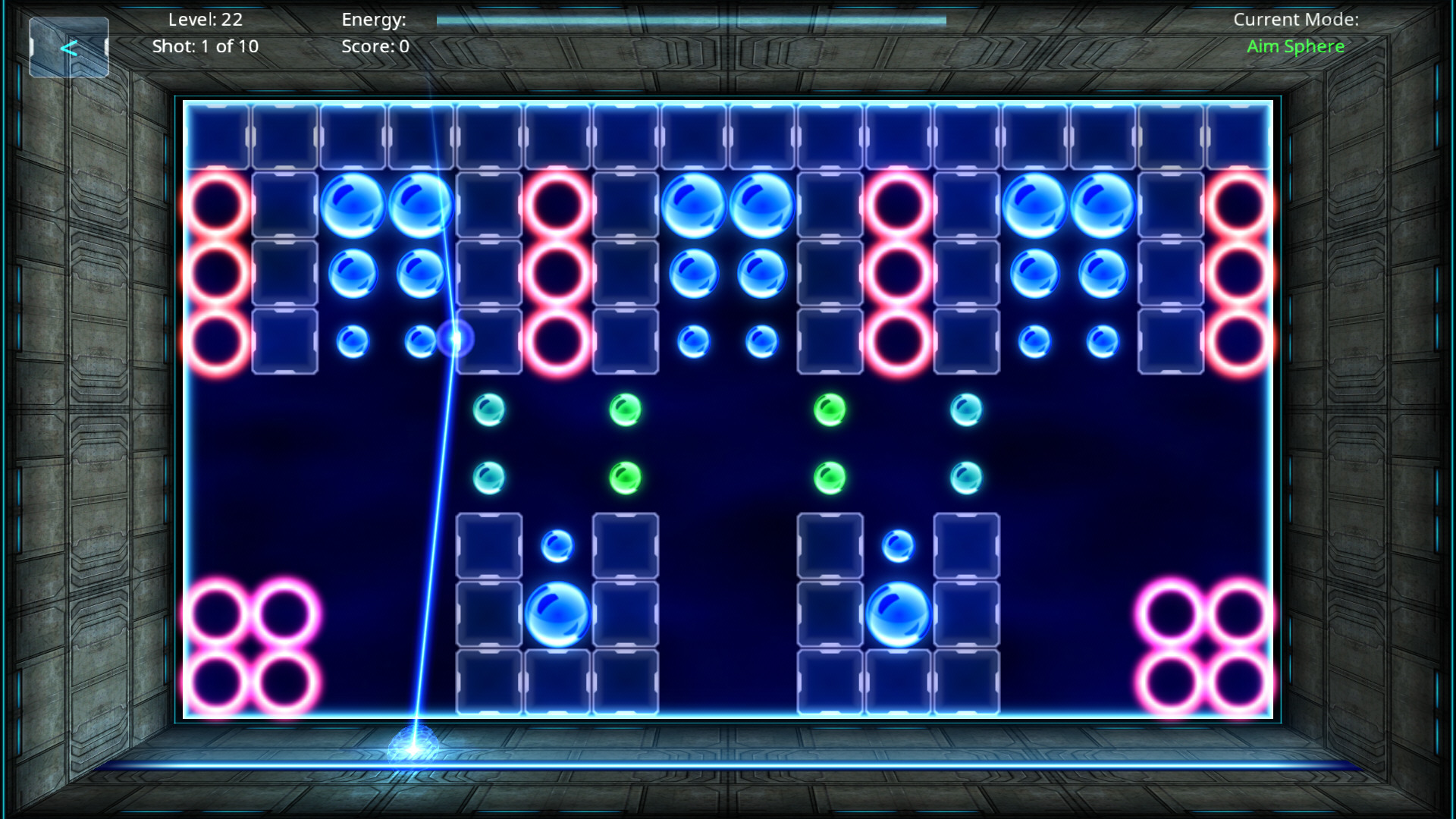Toggle the Aim Sphere current mode
The height and width of the screenshot is (819, 1456).
point(1295,46)
